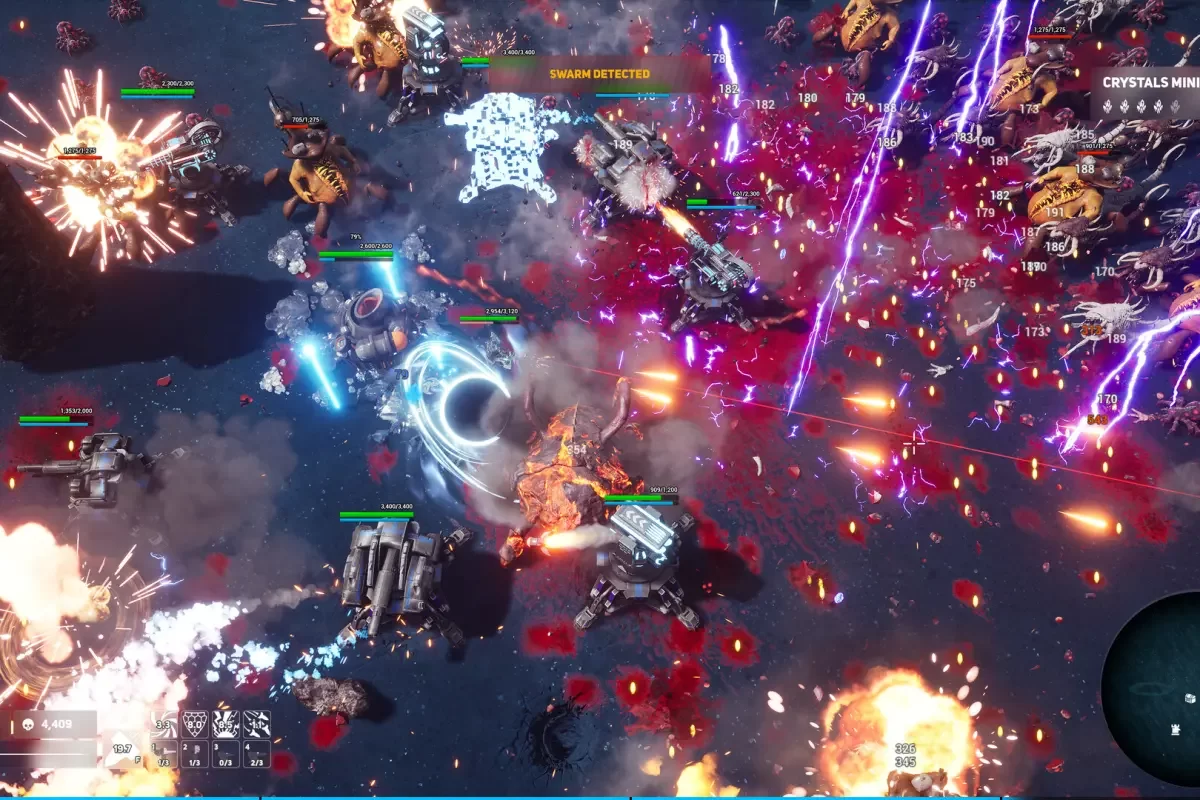Choose turret slot 2 showing 1/3
The height and width of the screenshot is (800, 1200).
(194, 754)
